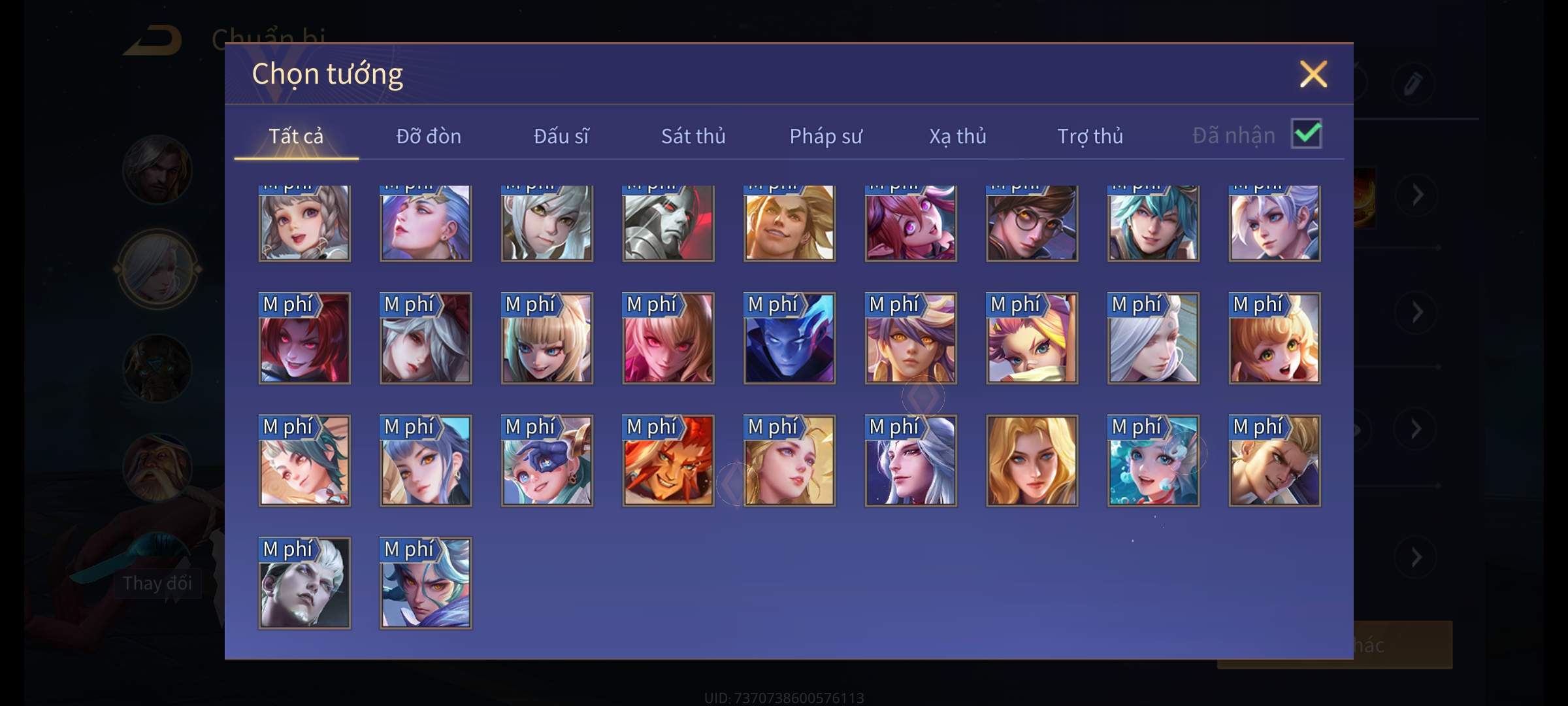
Task: Choose the hero wearing round glasses
Action: coord(1032,223)
